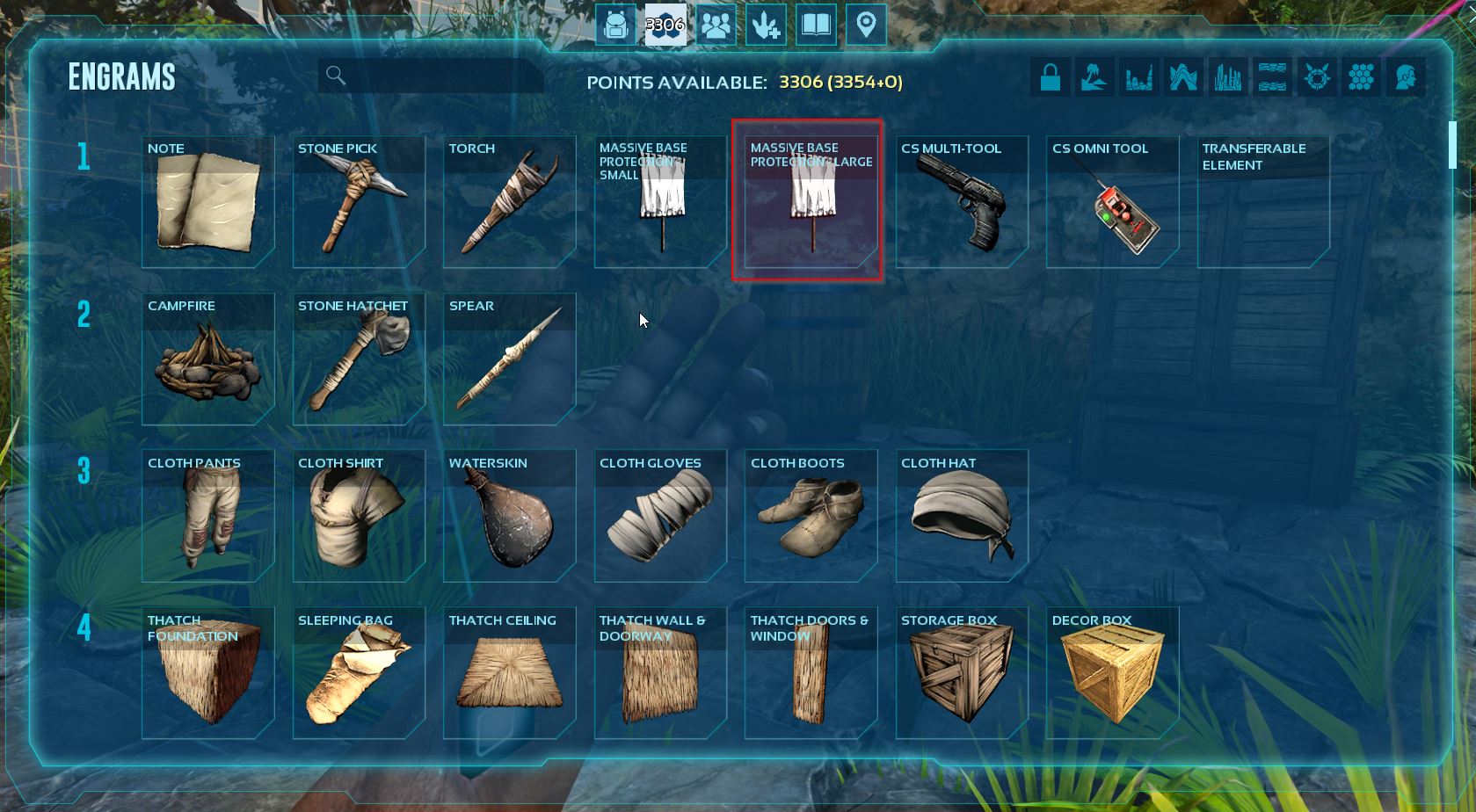Open the inventory backpack tab
The width and height of the screenshot is (1476, 812).
click(615, 25)
